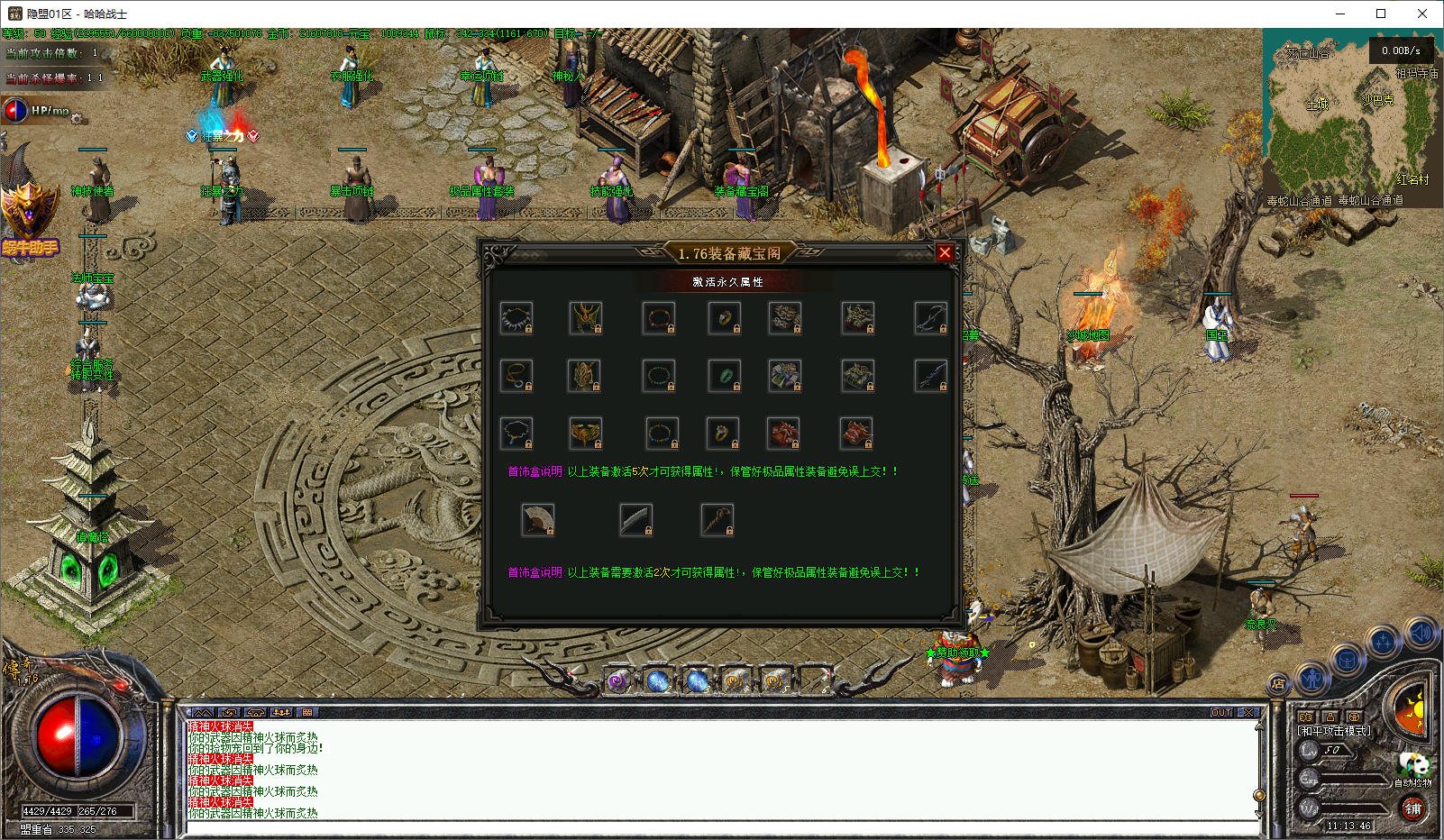Click the OUT button above the chat
The width and height of the screenshot is (1444, 840).
(x=1221, y=712)
